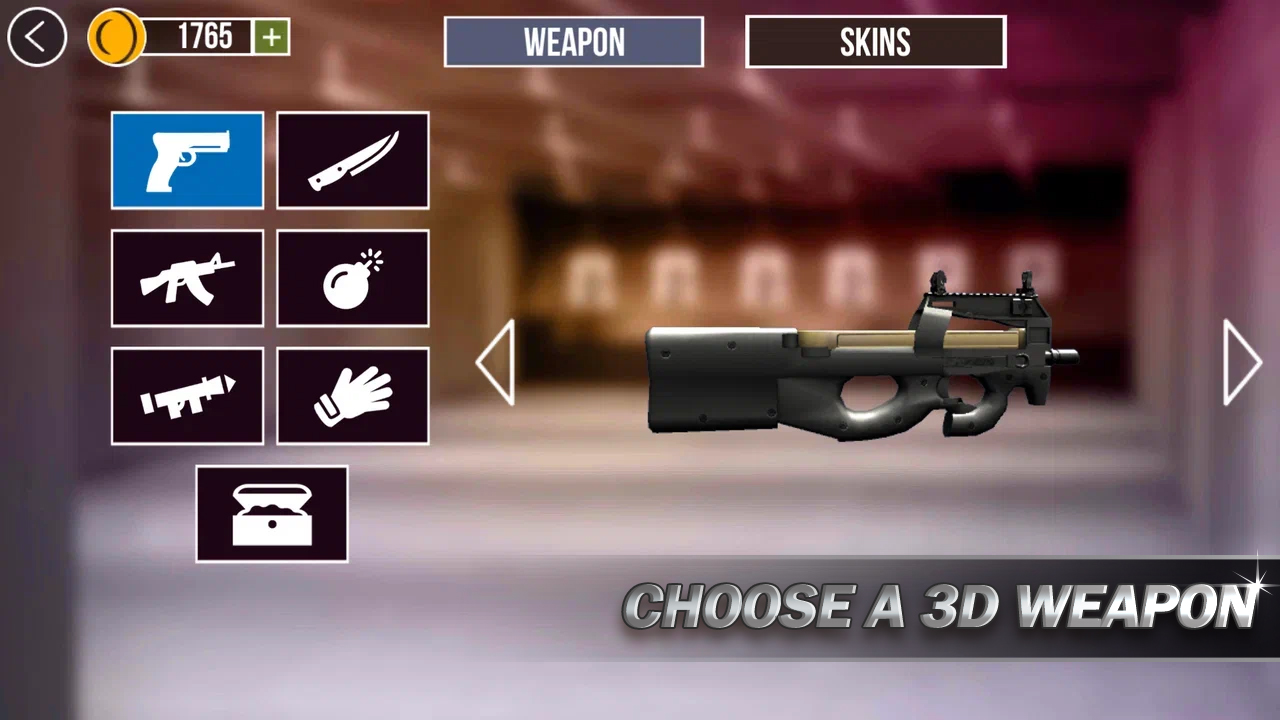Open the bomb weapon category
The height and width of the screenshot is (720, 1280).
coord(353,277)
